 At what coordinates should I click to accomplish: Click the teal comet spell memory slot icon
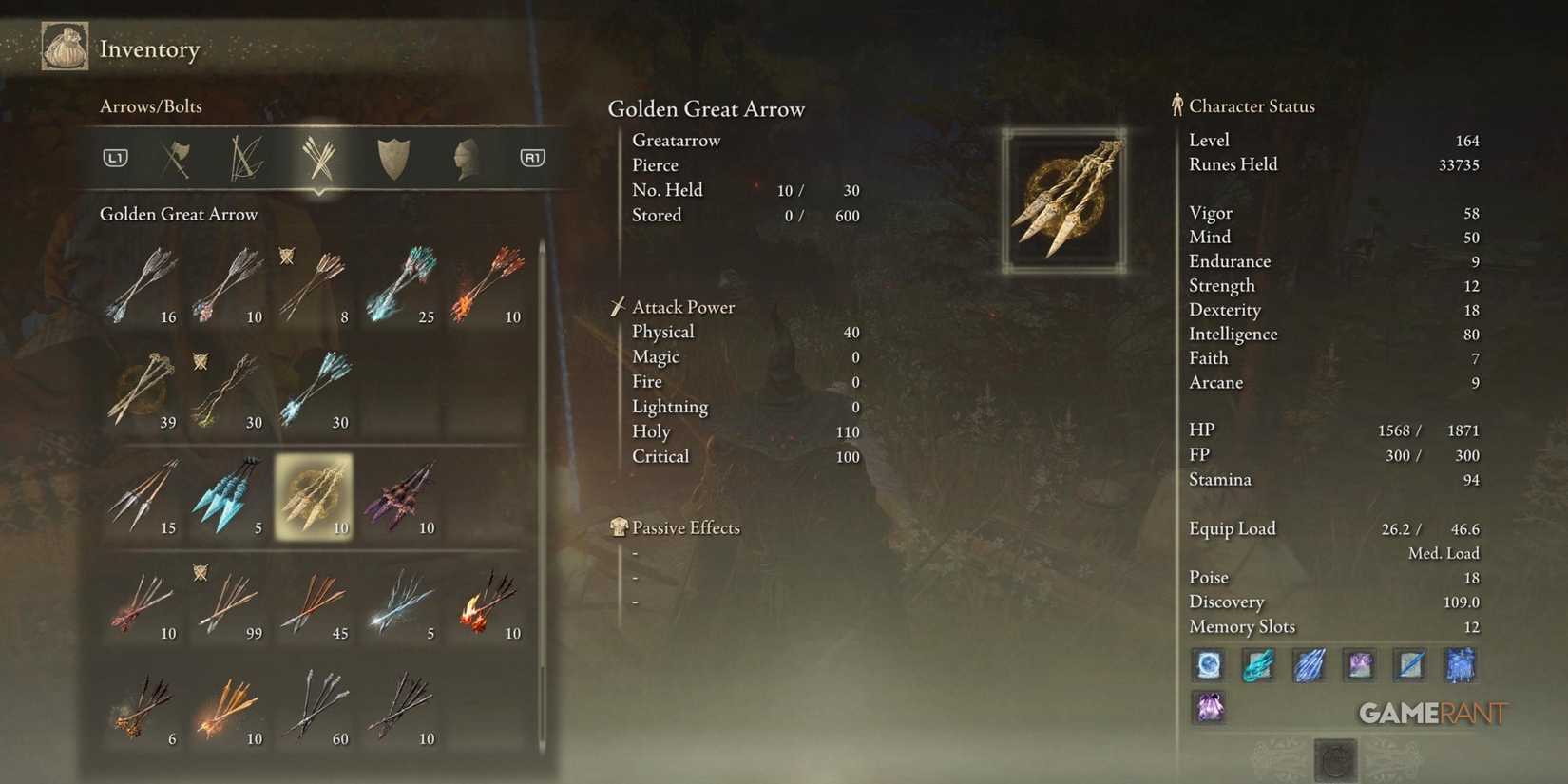point(1258,665)
